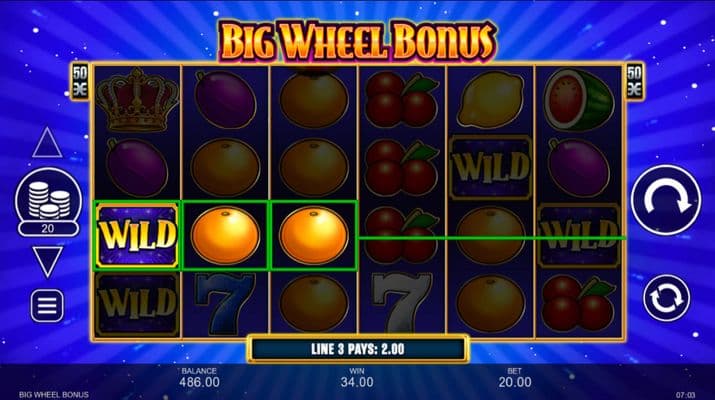Activate the autoplay circular arrows button
Screen dimensions: 715x400
(x=666, y=297)
